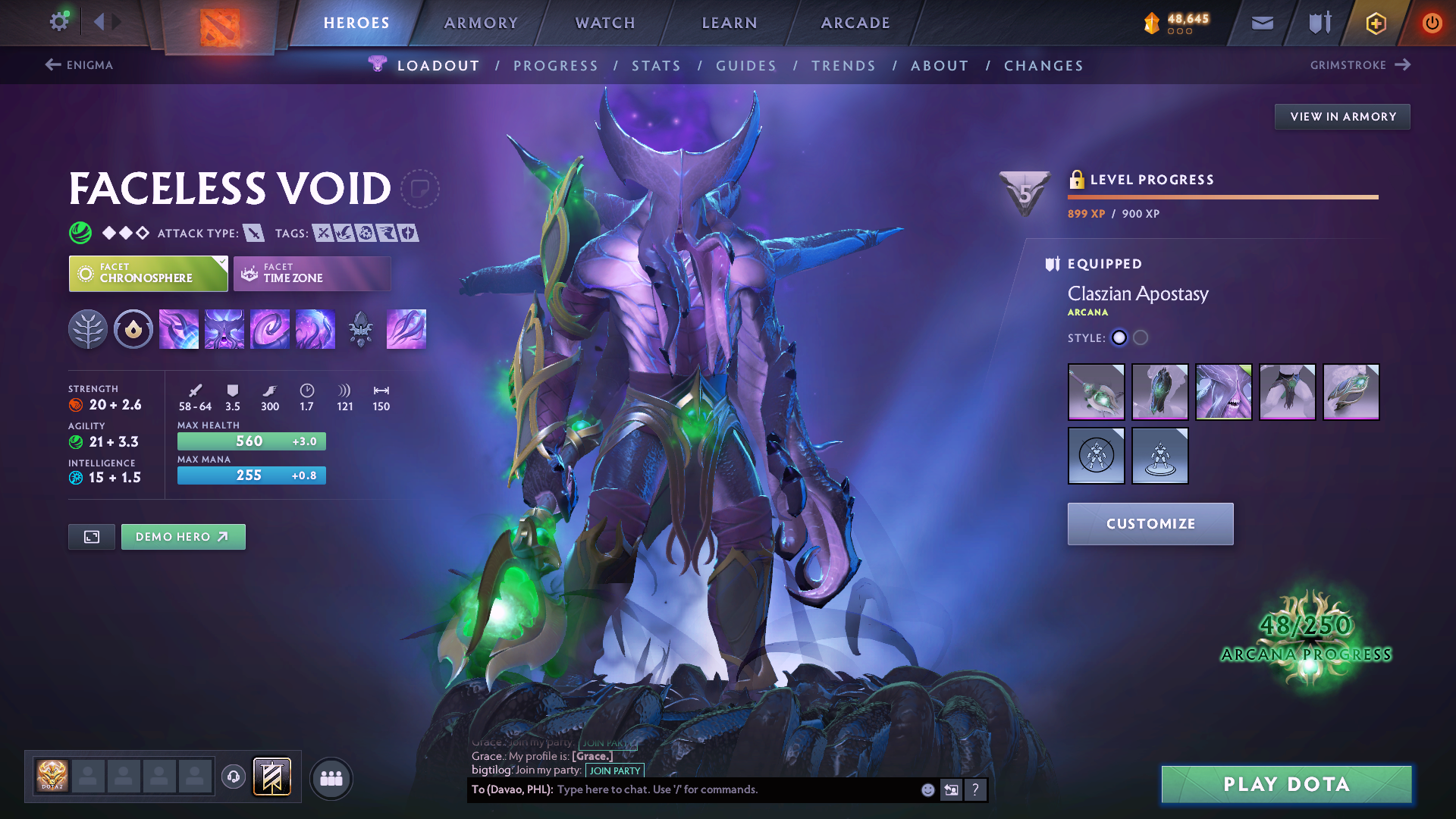Start matchmaking with Play Dota button

pyautogui.click(x=1286, y=784)
